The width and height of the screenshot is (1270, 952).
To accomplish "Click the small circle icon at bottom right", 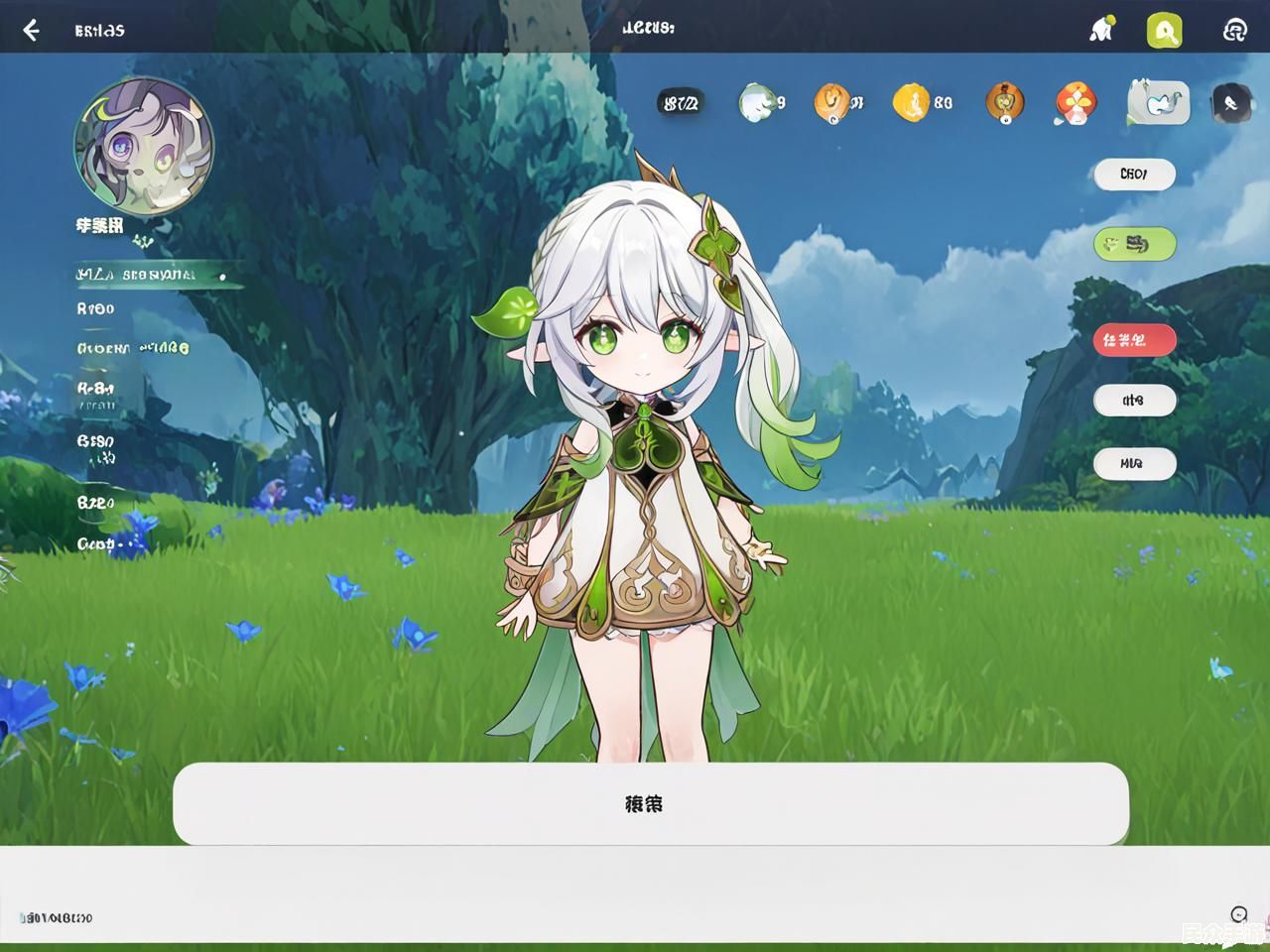I will (x=1238, y=914).
